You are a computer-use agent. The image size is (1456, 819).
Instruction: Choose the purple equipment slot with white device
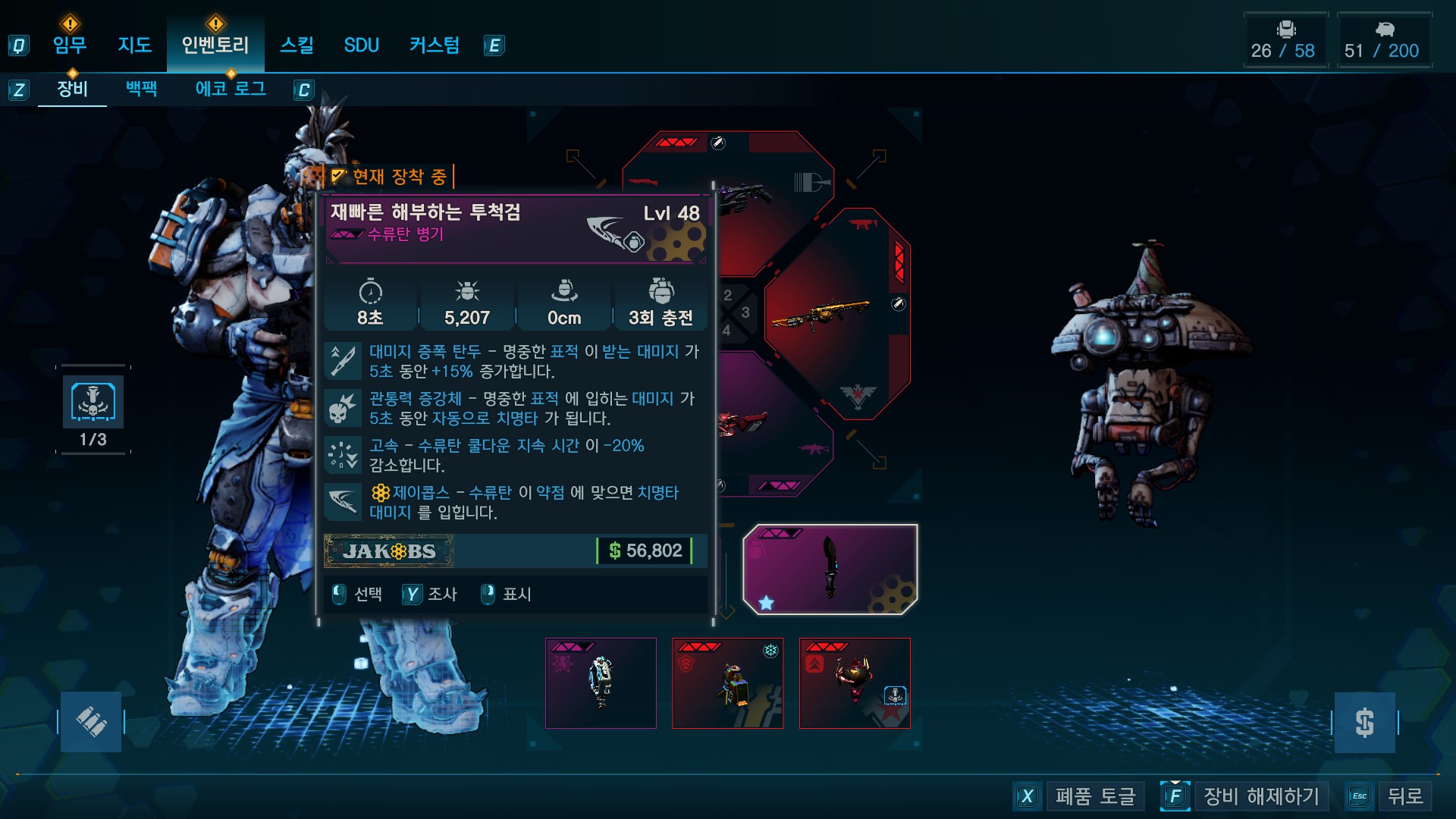601,683
